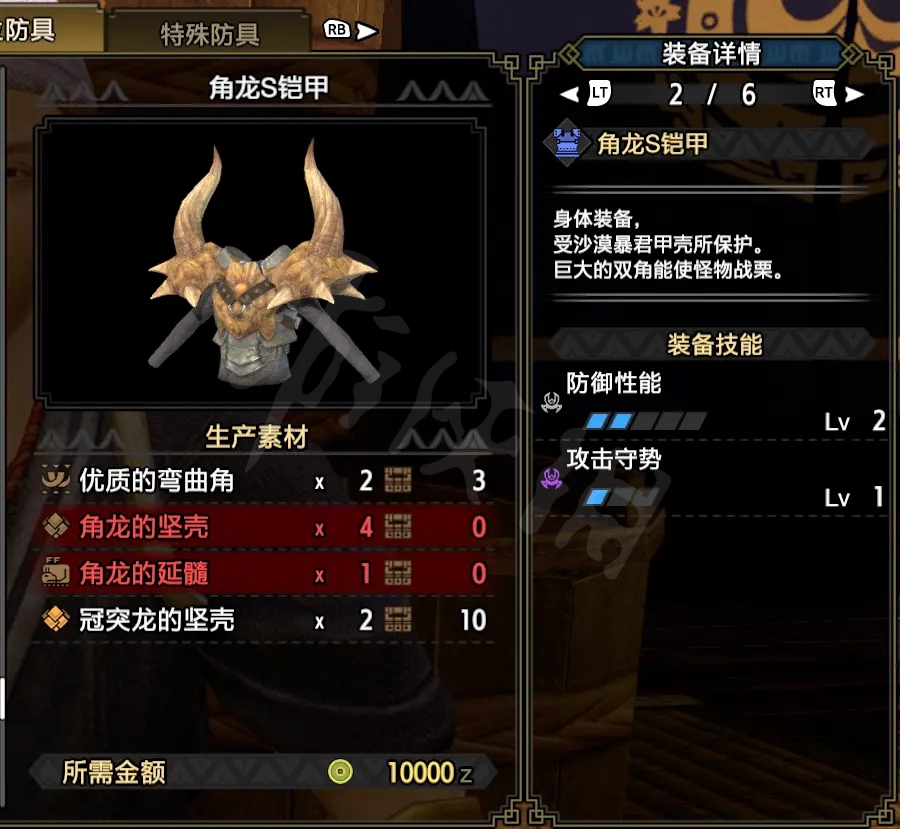Select the 角龙的坚壳 material row
Image resolution: width=900 pixels, height=829 pixels.
[x=265, y=527]
